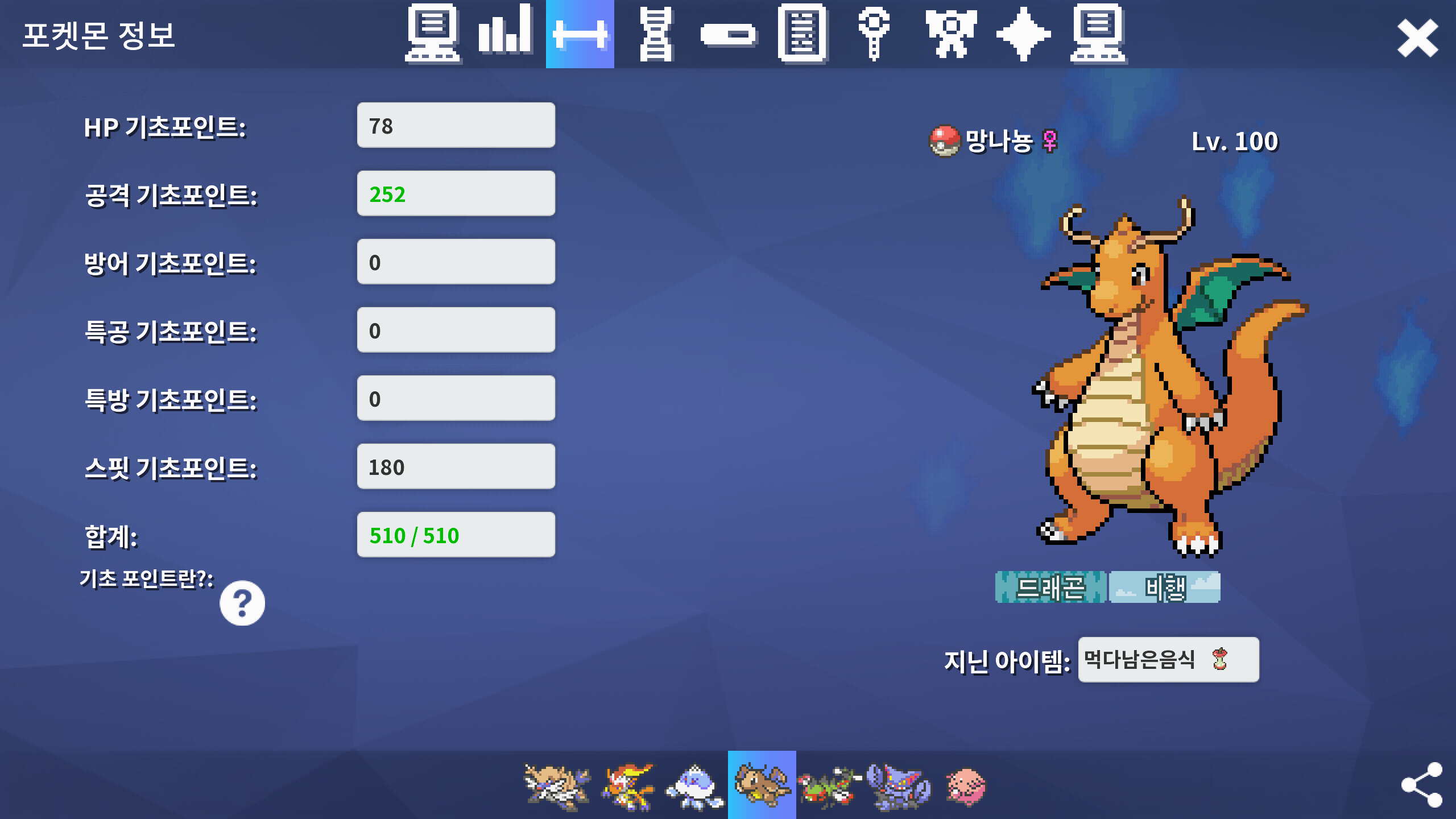Open the capsule-shaped icon tab
The width and height of the screenshot is (1456, 819).
(x=728, y=34)
